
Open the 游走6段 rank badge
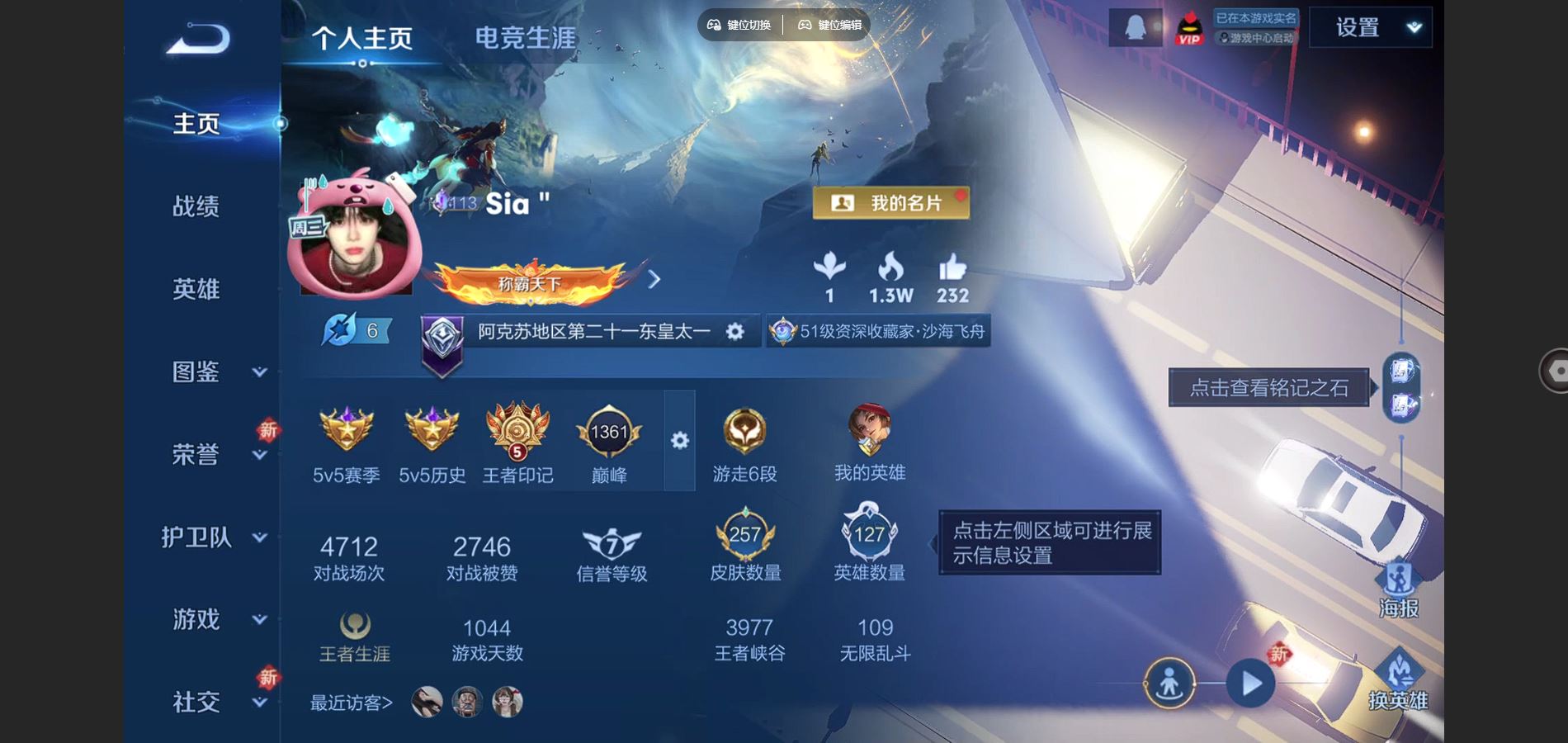point(745,429)
